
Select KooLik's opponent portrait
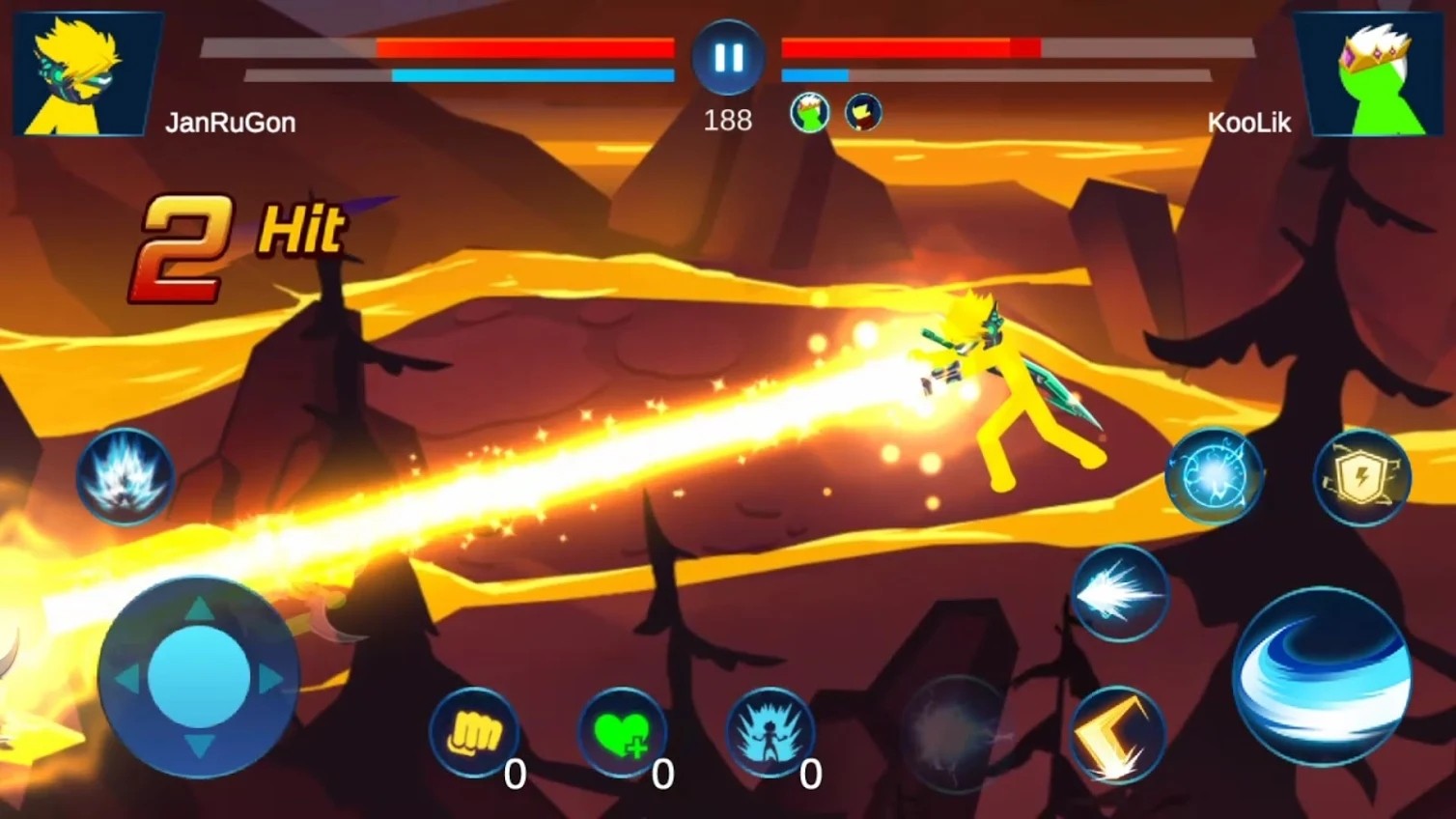1370,74
